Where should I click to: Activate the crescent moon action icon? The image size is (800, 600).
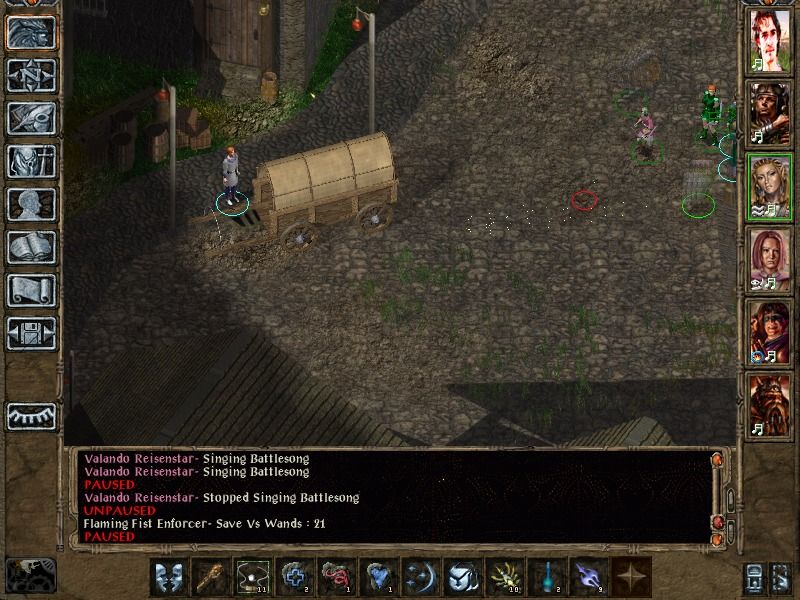420,578
